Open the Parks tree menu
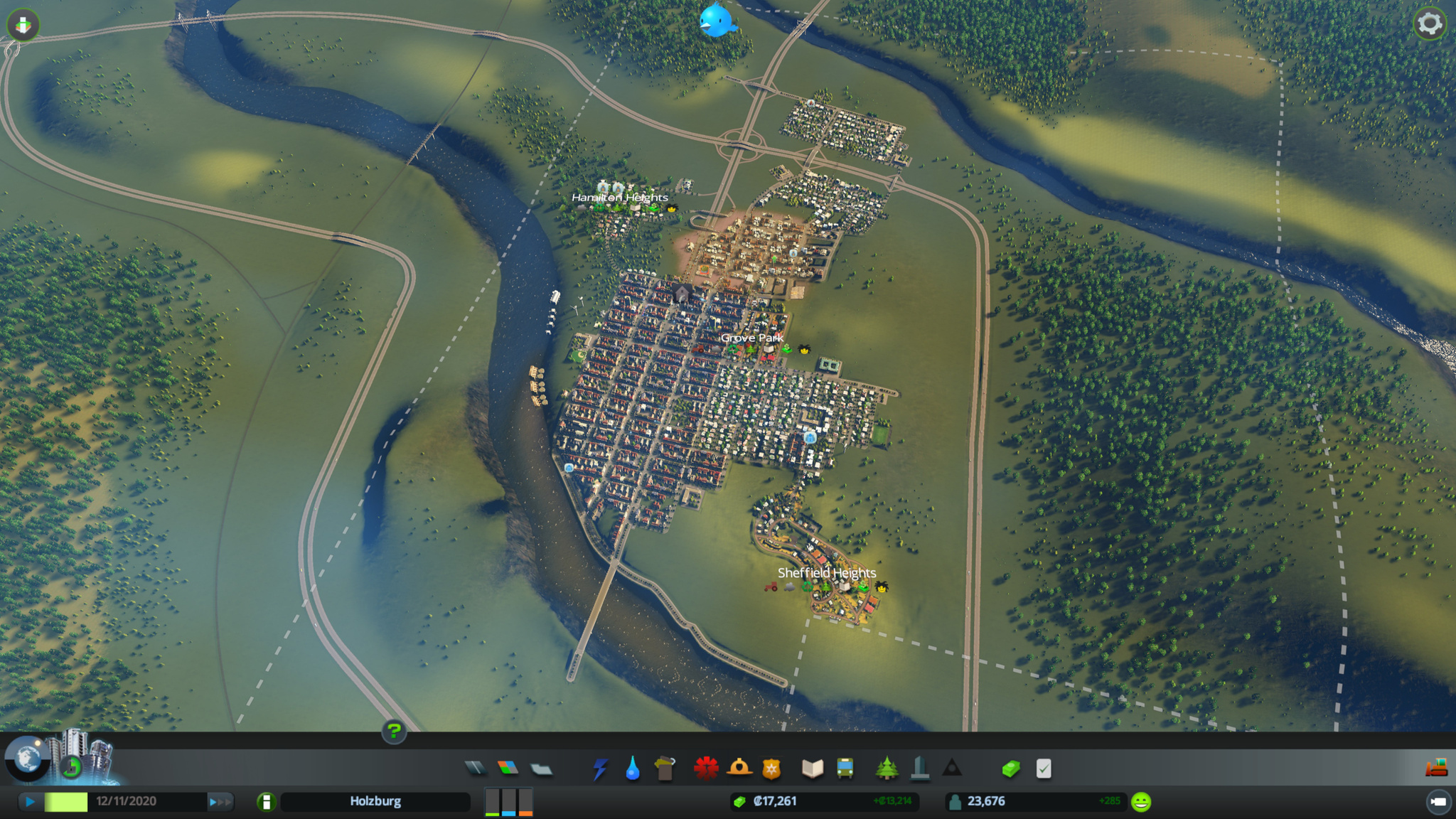 pyautogui.click(x=887, y=768)
